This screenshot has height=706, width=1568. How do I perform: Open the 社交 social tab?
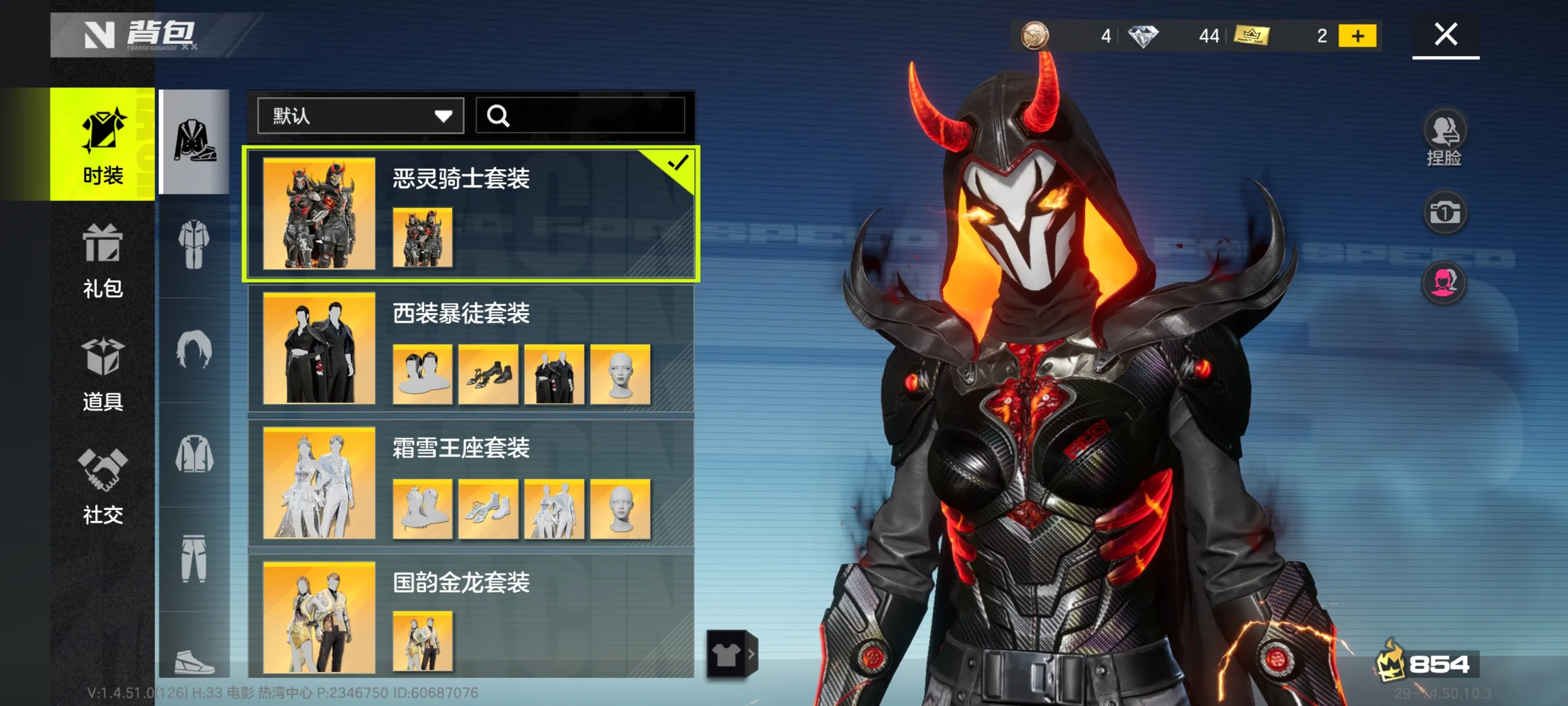coord(102,487)
